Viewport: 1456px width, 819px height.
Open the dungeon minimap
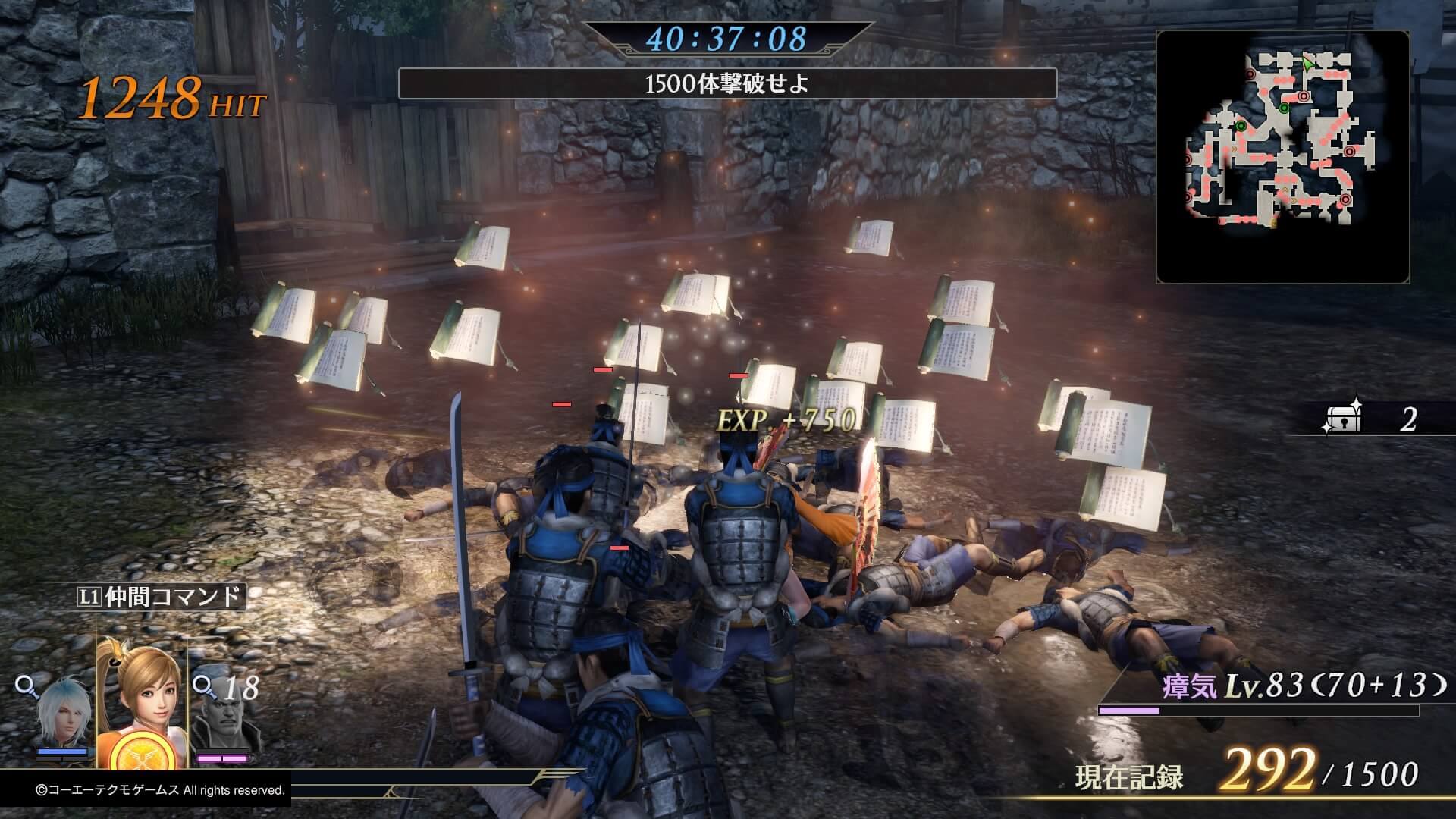pyautogui.click(x=1282, y=157)
